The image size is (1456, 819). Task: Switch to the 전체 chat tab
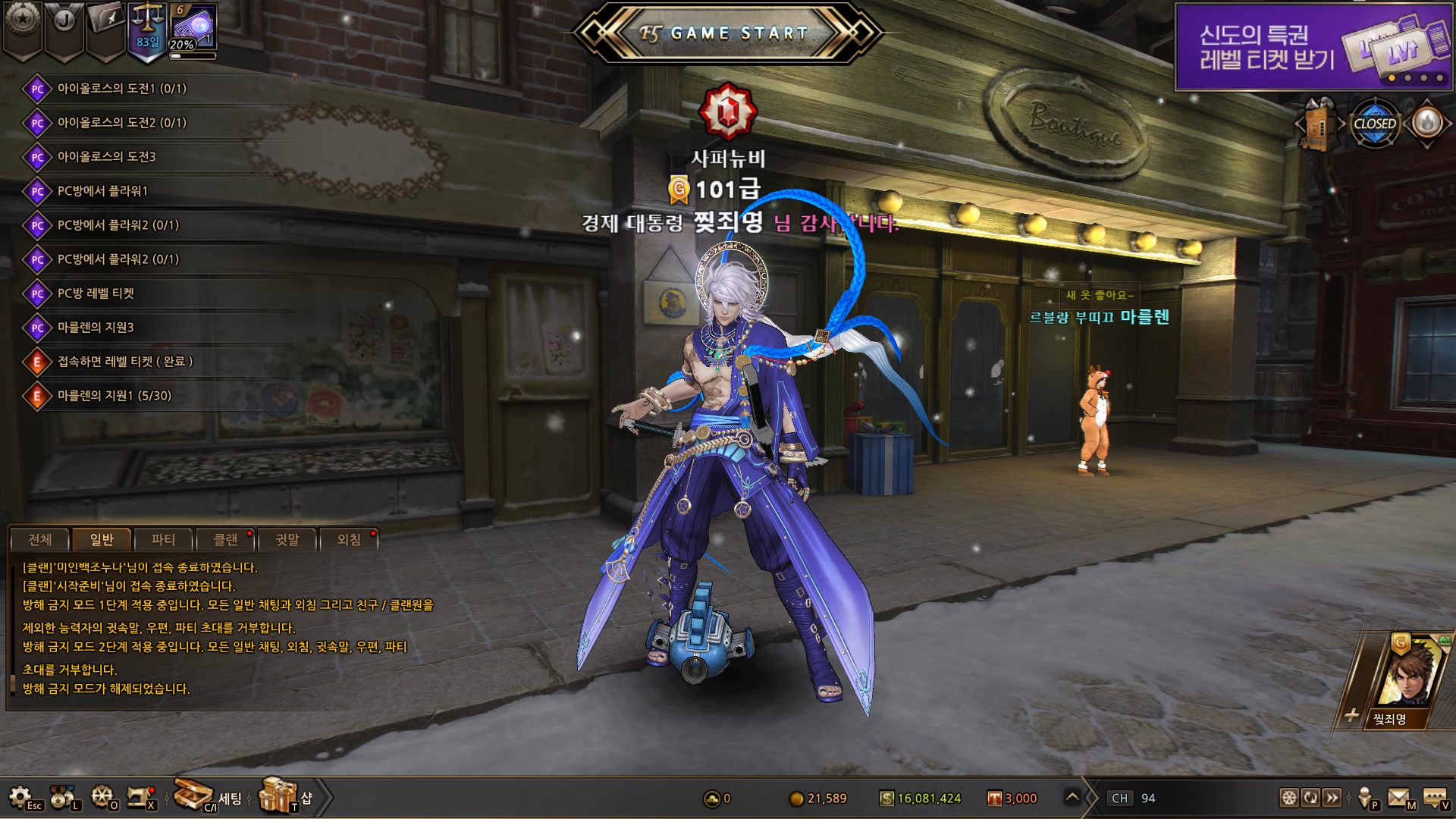40,539
